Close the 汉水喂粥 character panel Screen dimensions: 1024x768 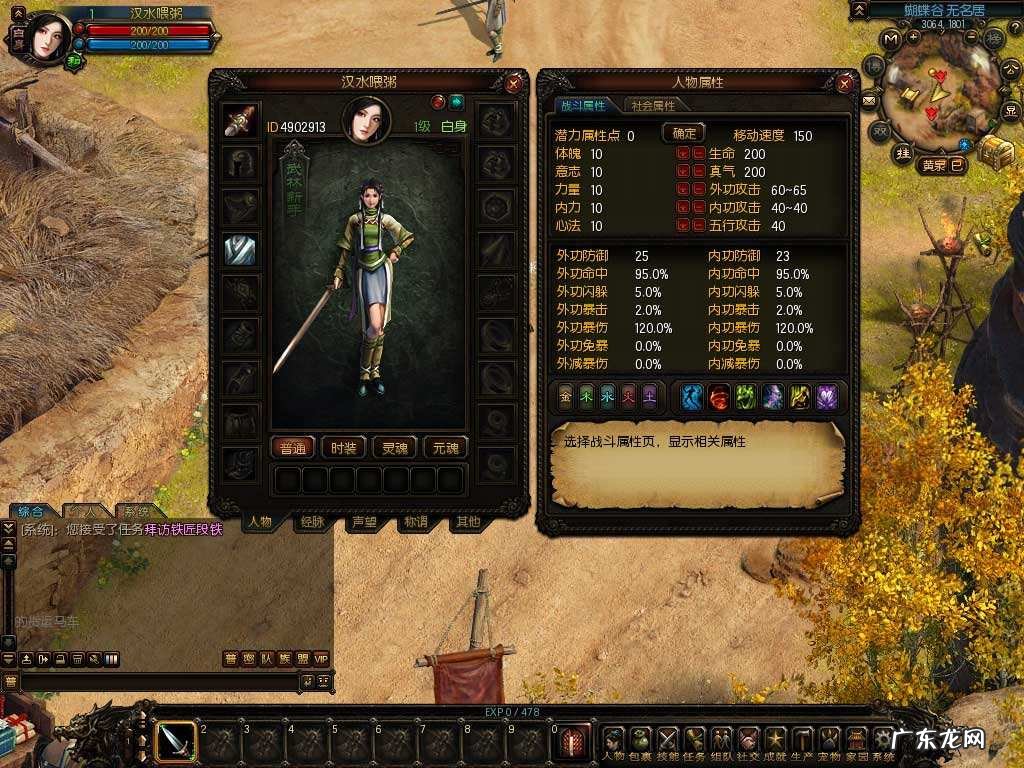(x=513, y=84)
